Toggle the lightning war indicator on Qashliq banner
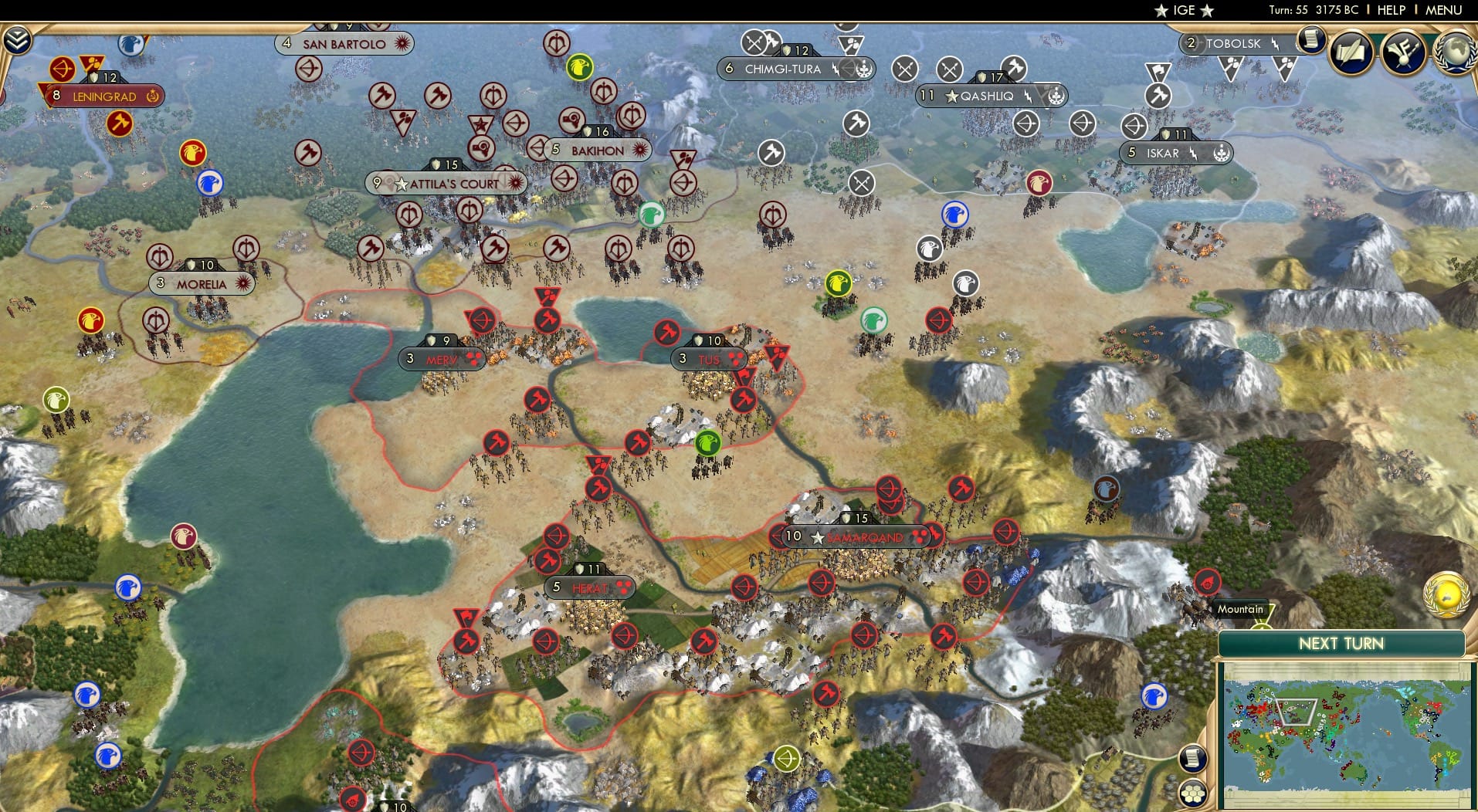Viewport: 1478px width, 812px height. click(x=1029, y=95)
